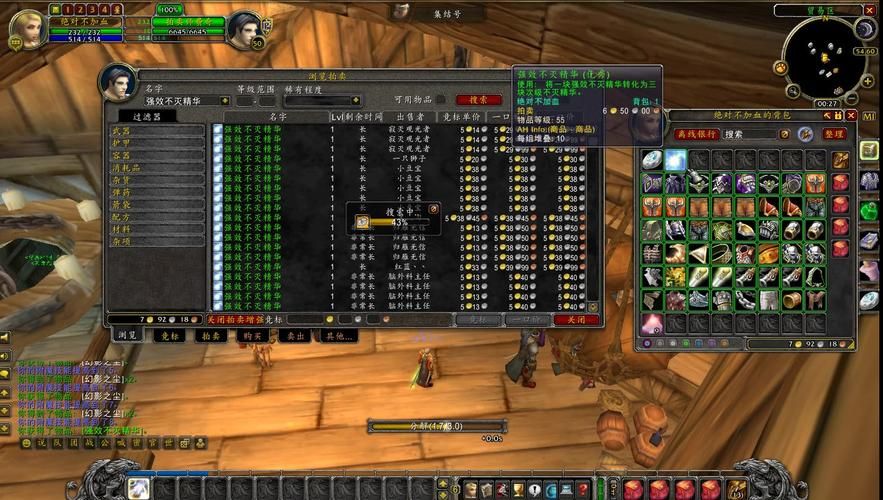
Task: Switch to the 竞标 bids tab
Action: pos(166,336)
